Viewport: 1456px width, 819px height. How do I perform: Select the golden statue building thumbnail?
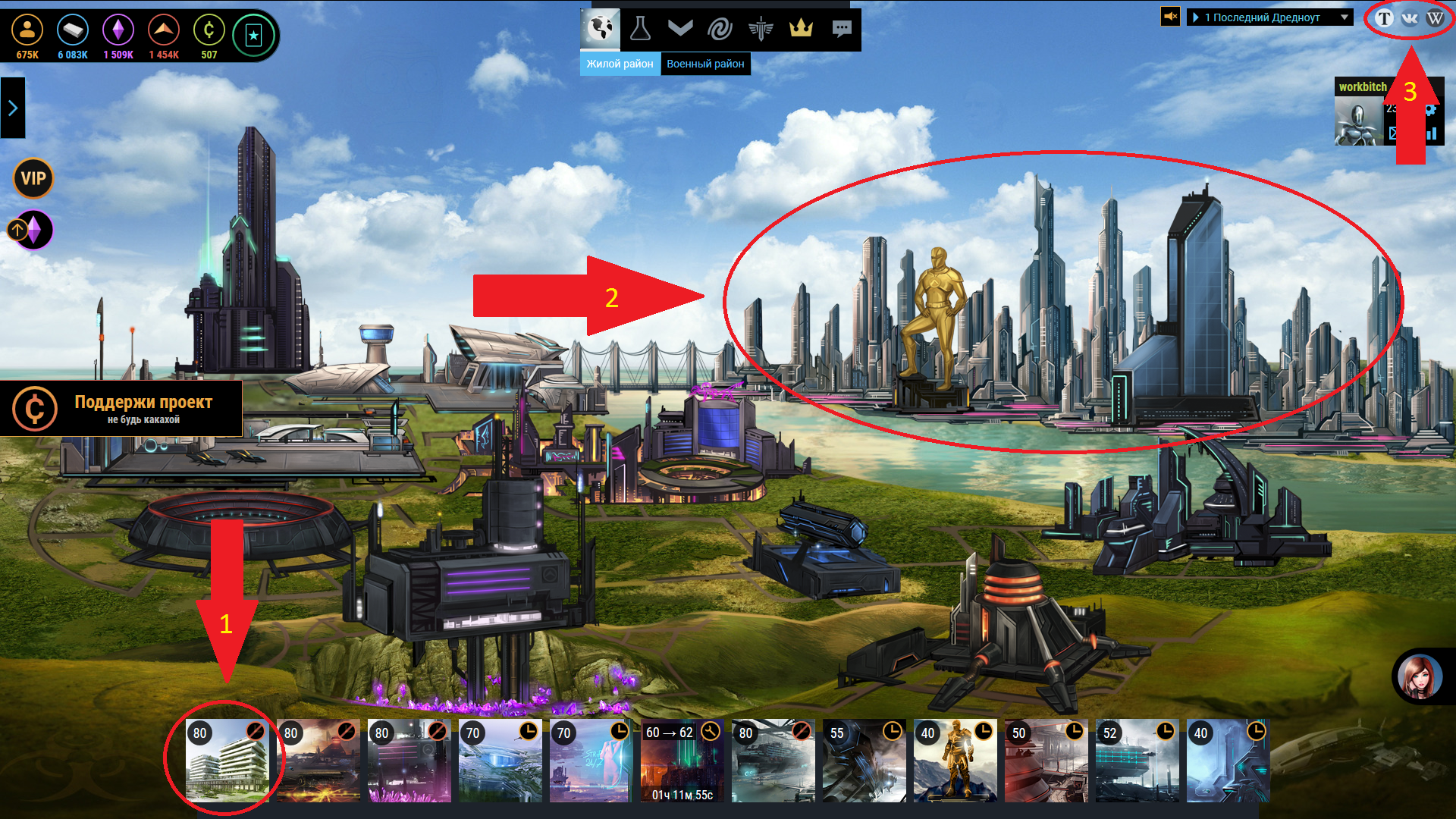pyautogui.click(x=955, y=761)
